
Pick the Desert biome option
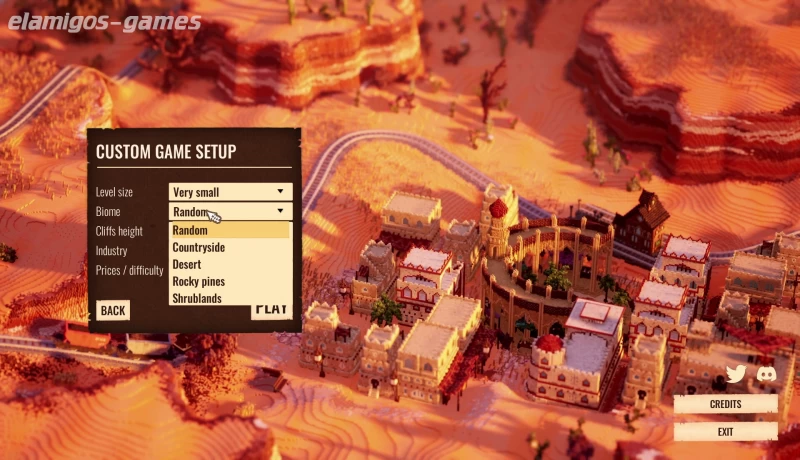230,264
